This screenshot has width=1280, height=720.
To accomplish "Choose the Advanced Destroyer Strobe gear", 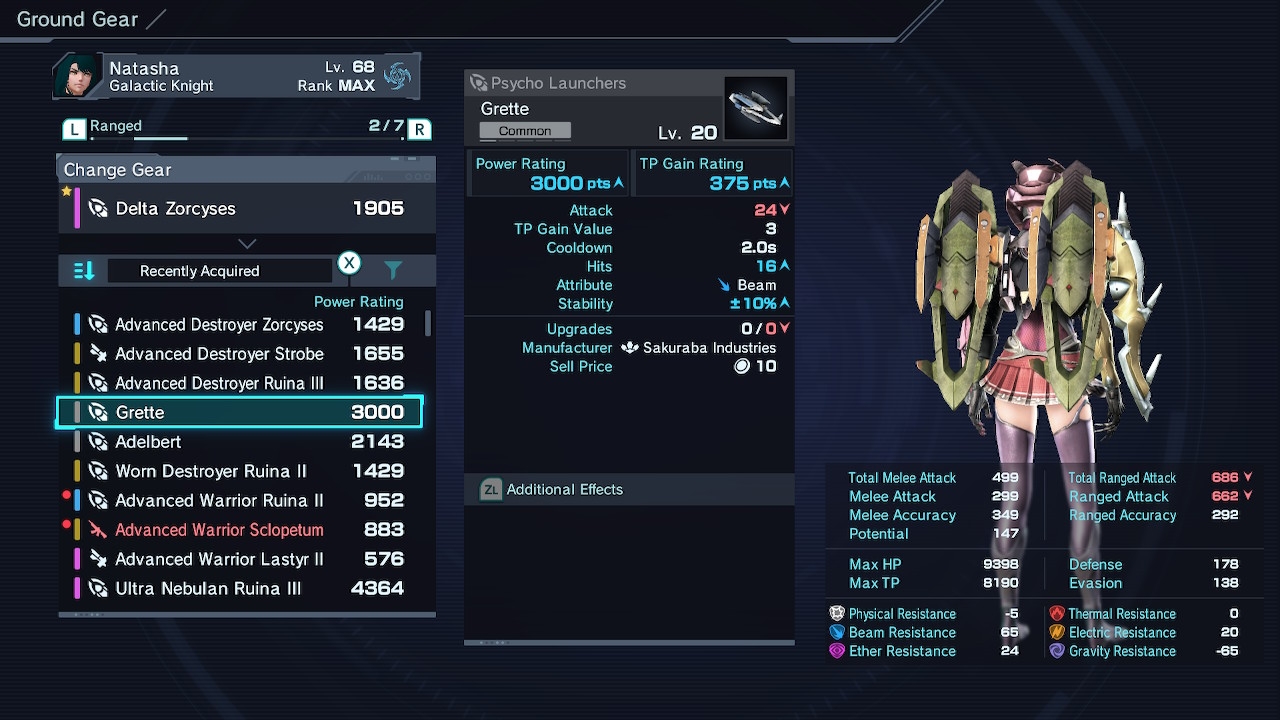I will tap(240, 354).
